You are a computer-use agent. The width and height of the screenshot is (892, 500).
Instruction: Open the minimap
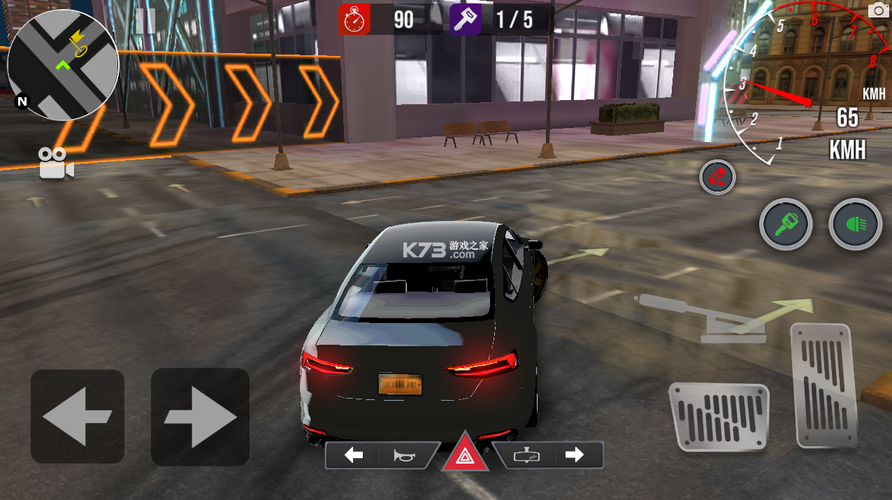click(x=62, y=65)
